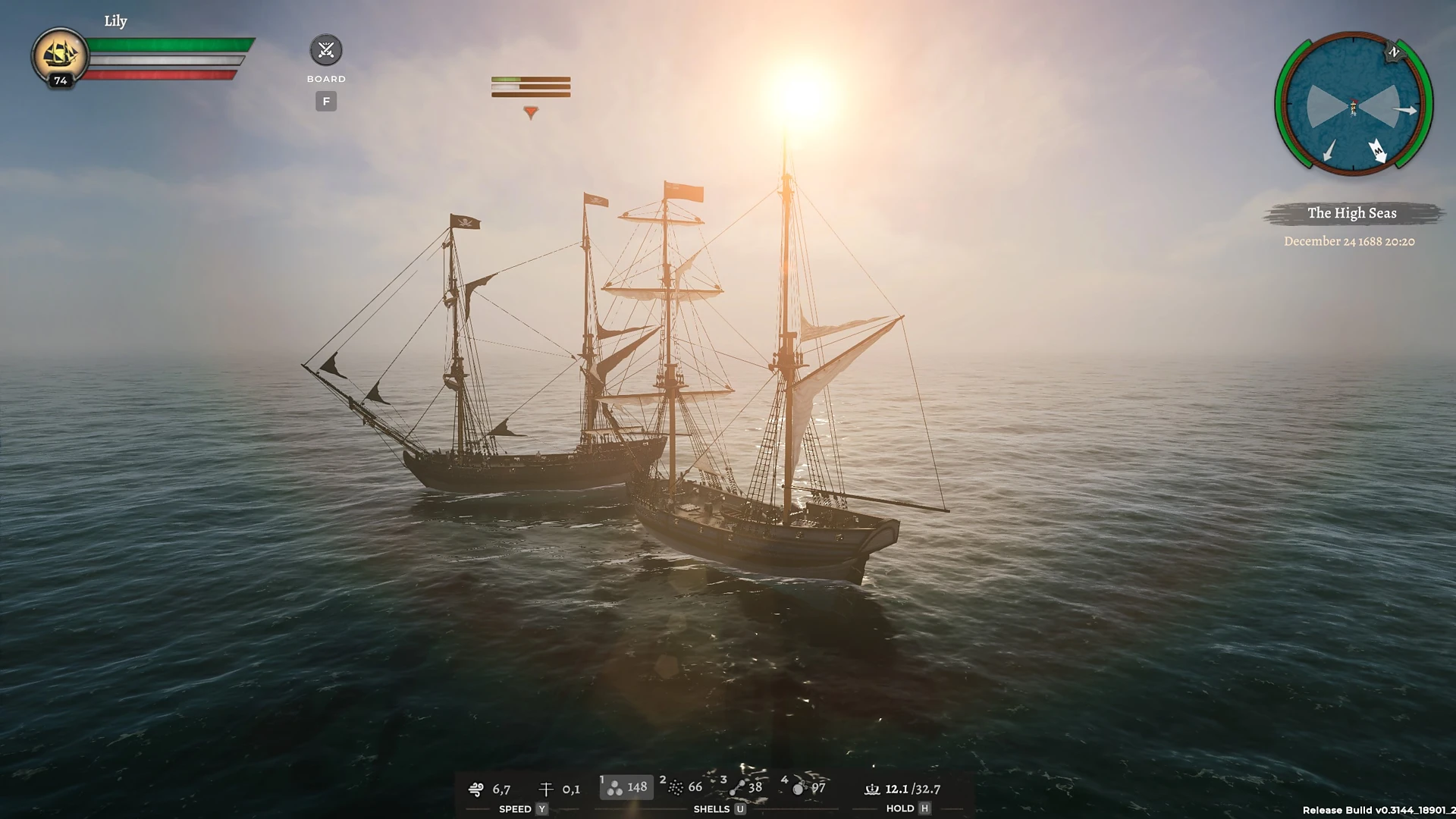Click the H hotkey badge under HOLD
The image size is (1456, 819).
pos(924,809)
